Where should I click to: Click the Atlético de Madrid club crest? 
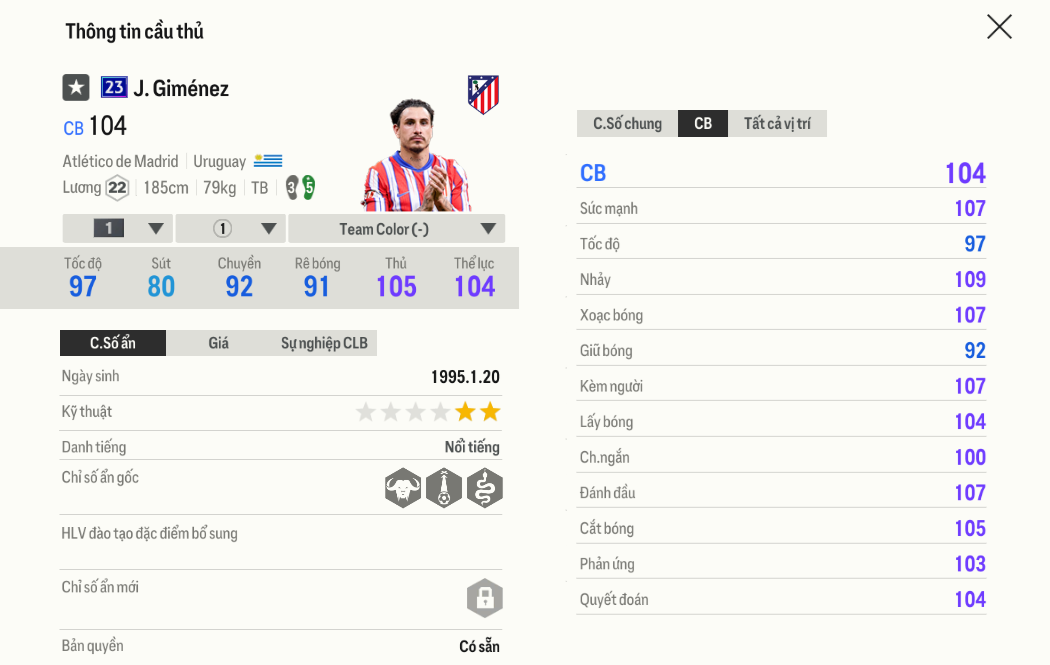pos(483,94)
